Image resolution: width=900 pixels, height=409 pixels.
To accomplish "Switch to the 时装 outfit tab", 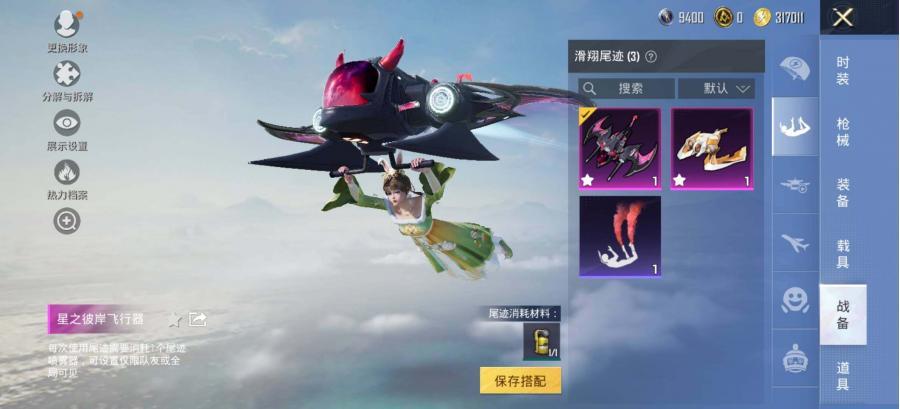I will click(x=842, y=70).
